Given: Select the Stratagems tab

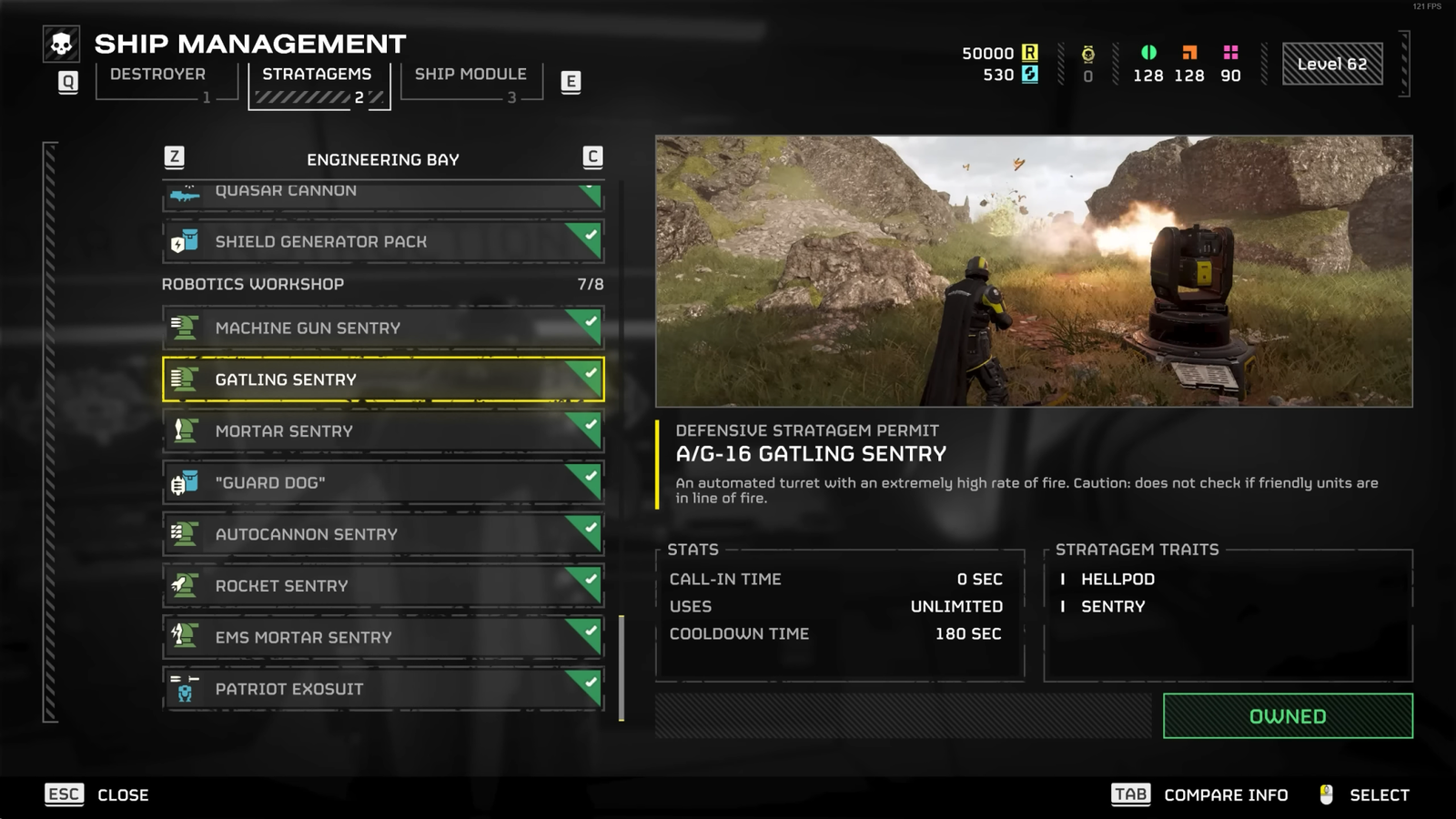Looking at the screenshot, I should point(317,75).
